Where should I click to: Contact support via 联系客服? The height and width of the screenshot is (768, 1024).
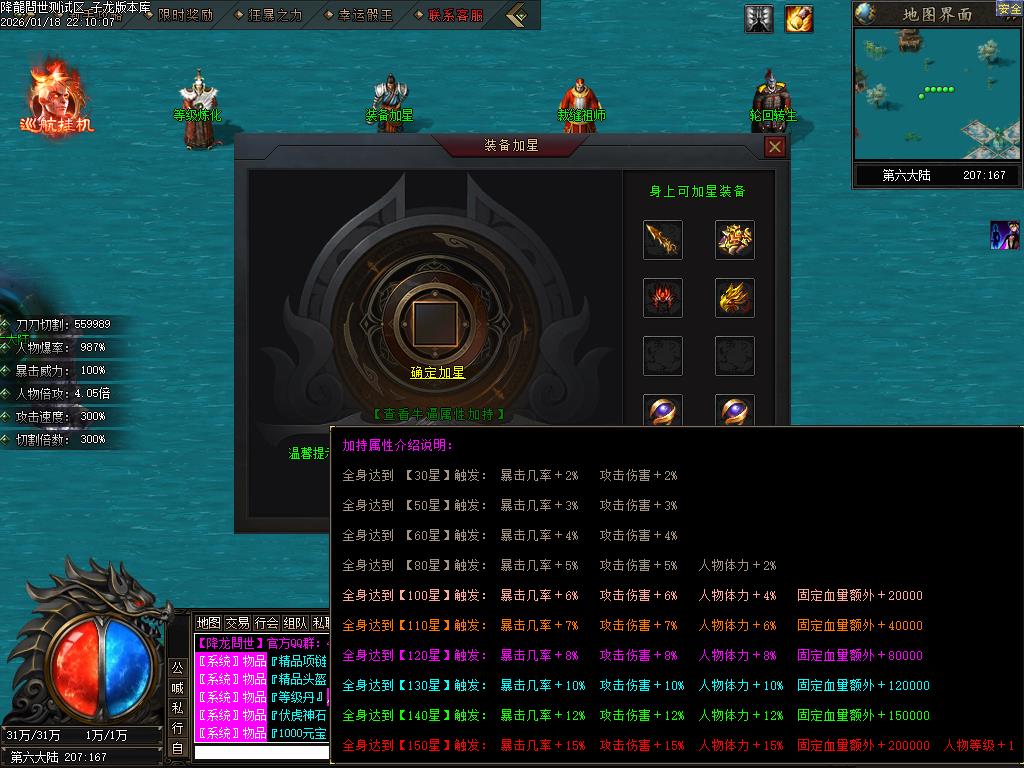click(449, 15)
